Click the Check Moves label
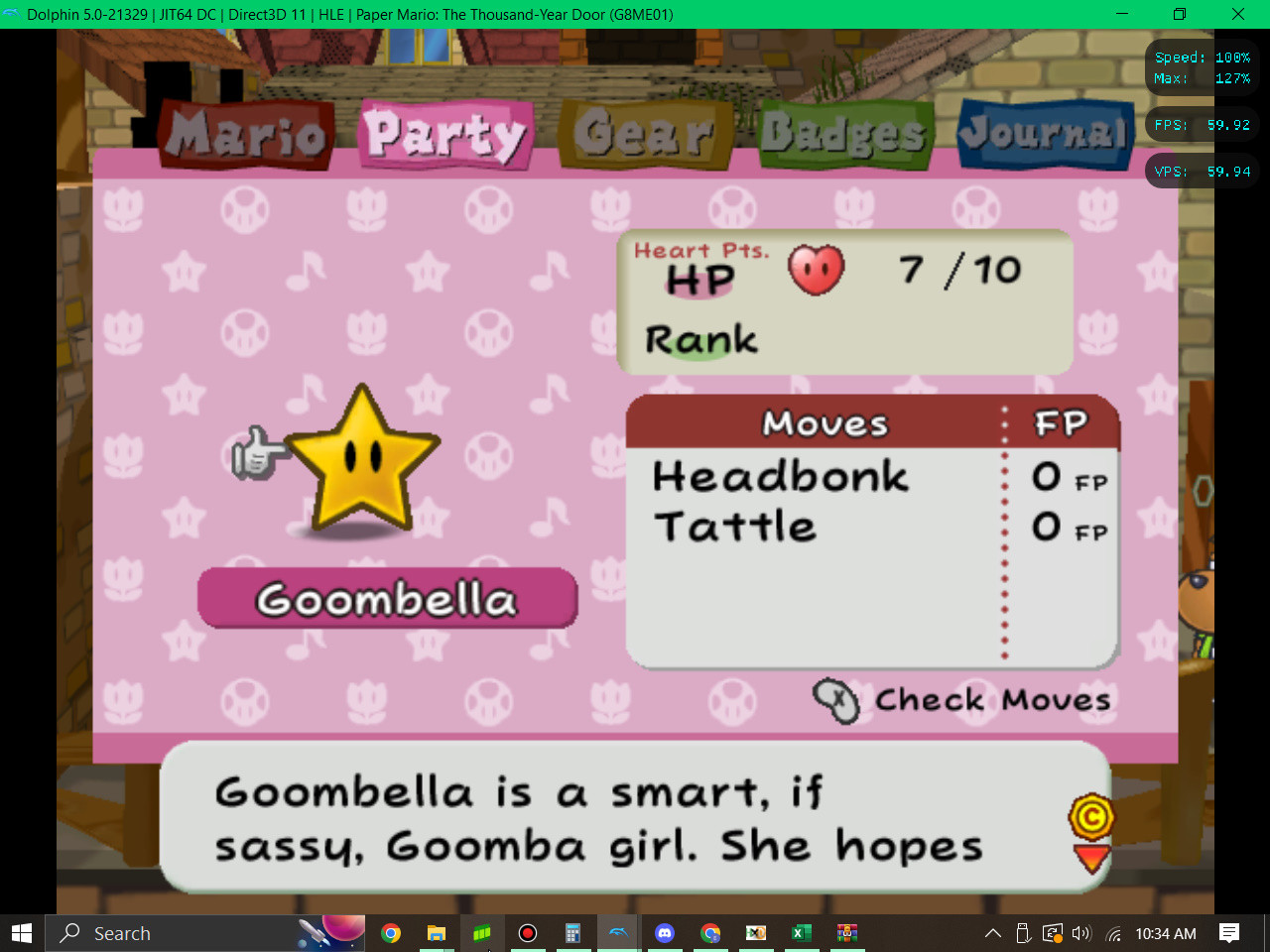Viewport: 1270px width, 952px height. click(992, 699)
